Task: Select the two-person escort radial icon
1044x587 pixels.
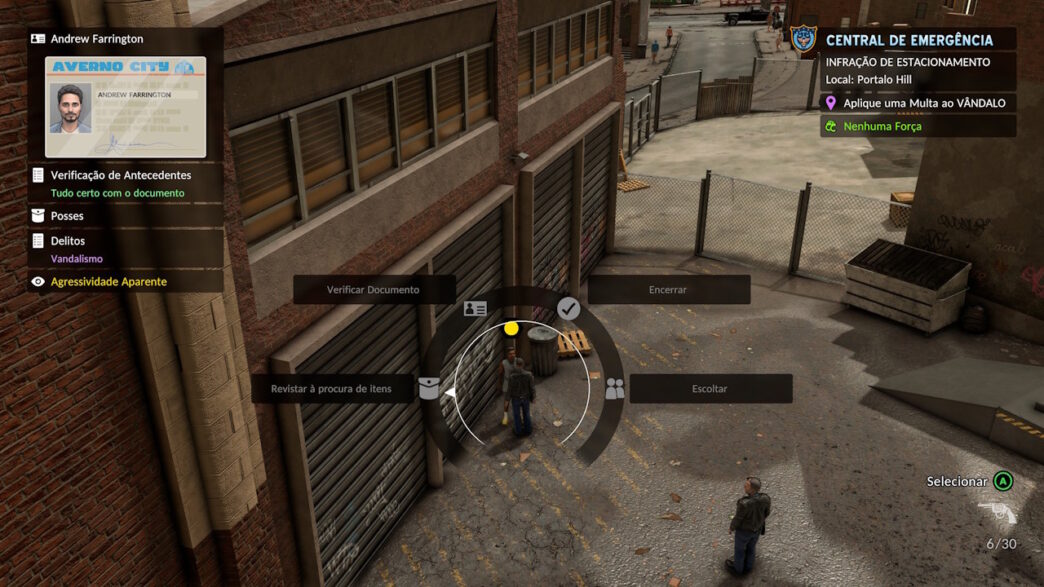Action: [614, 389]
